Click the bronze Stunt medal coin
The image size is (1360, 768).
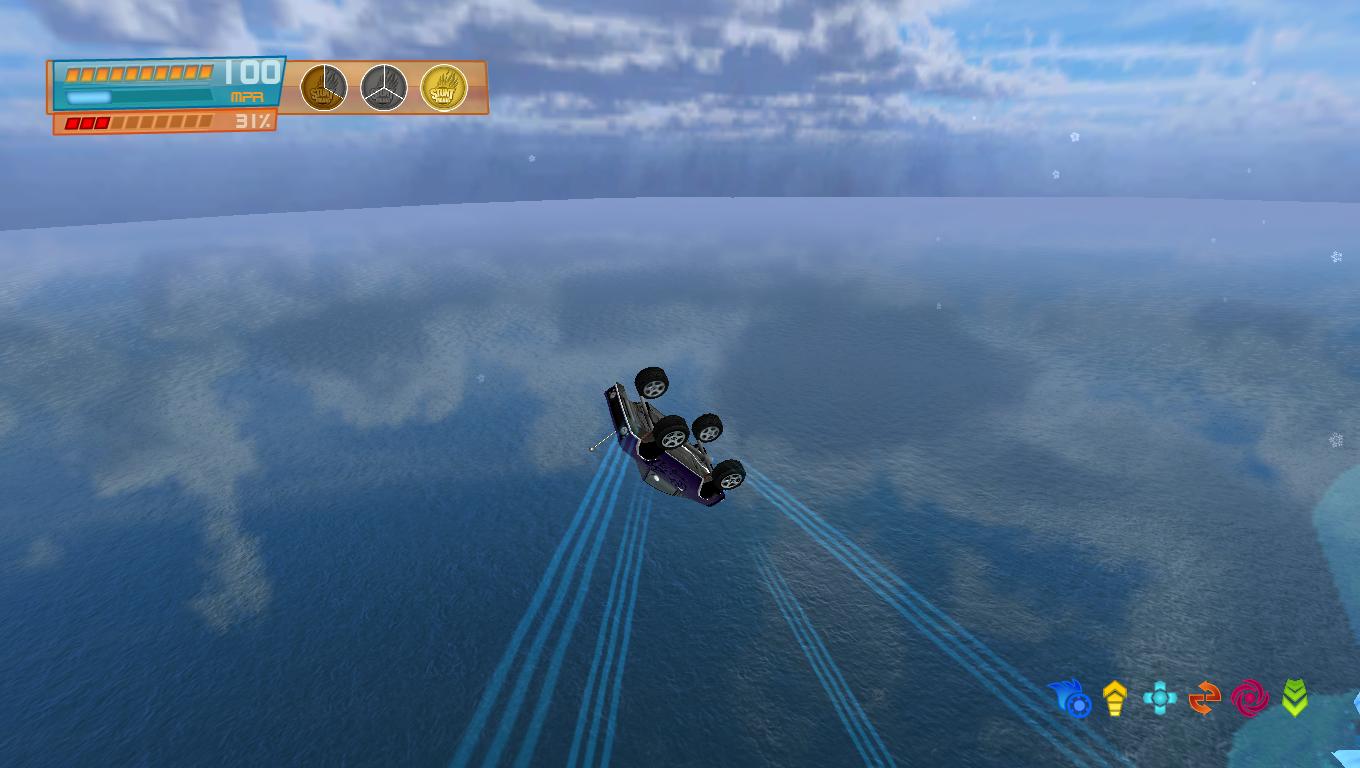[324, 88]
